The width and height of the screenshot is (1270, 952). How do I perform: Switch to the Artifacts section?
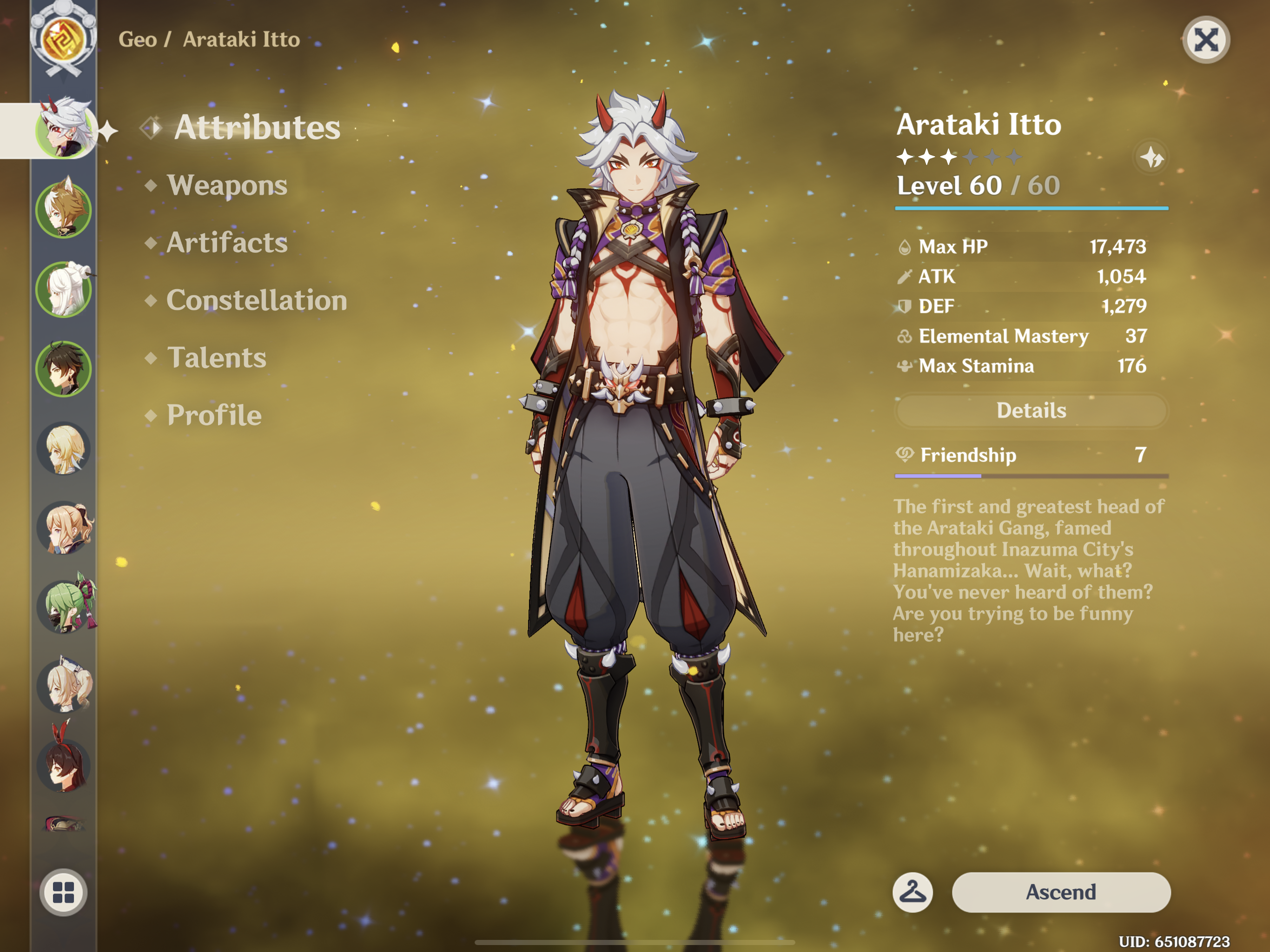point(227,242)
